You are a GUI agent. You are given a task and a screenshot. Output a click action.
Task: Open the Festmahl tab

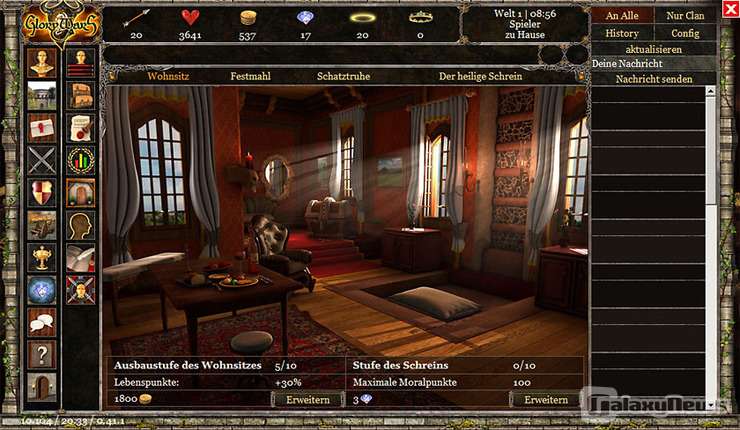251,76
